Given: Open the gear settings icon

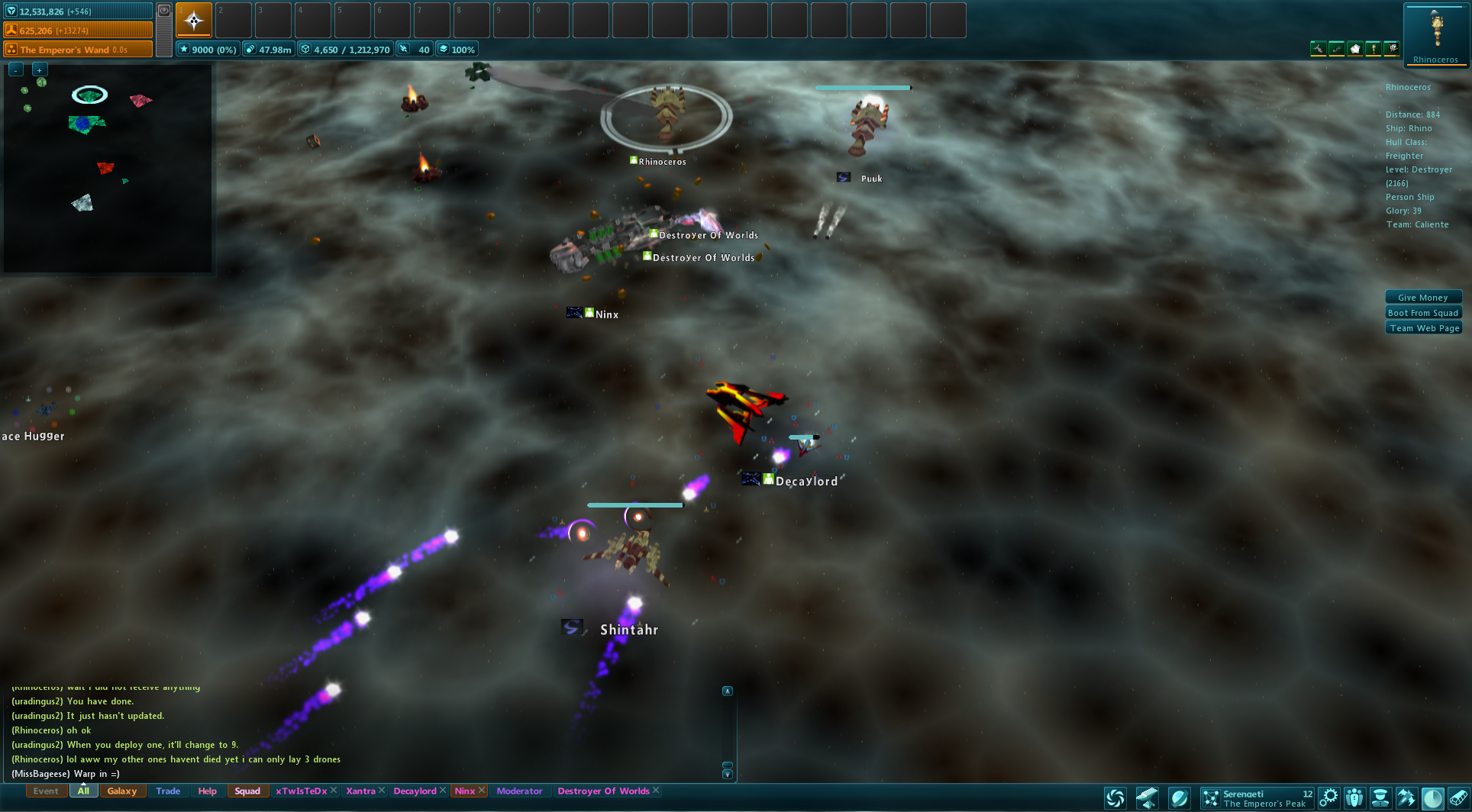Looking at the screenshot, I should point(1328,798).
